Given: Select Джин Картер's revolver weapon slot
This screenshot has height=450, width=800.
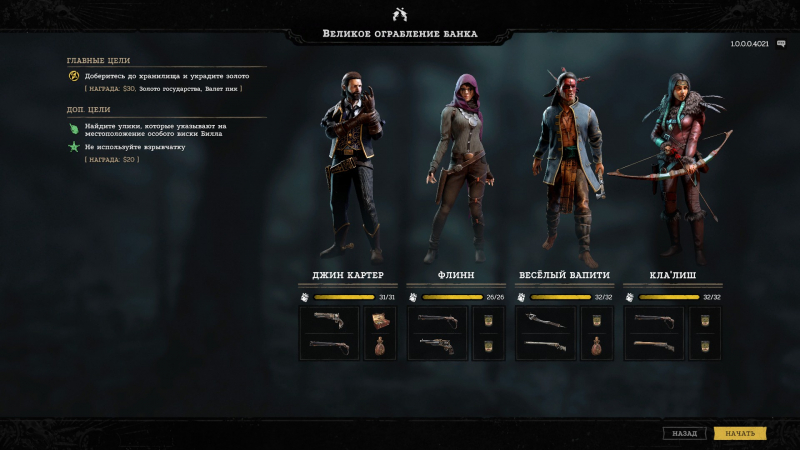Looking at the screenshot, I should click(x=329, y=320).
